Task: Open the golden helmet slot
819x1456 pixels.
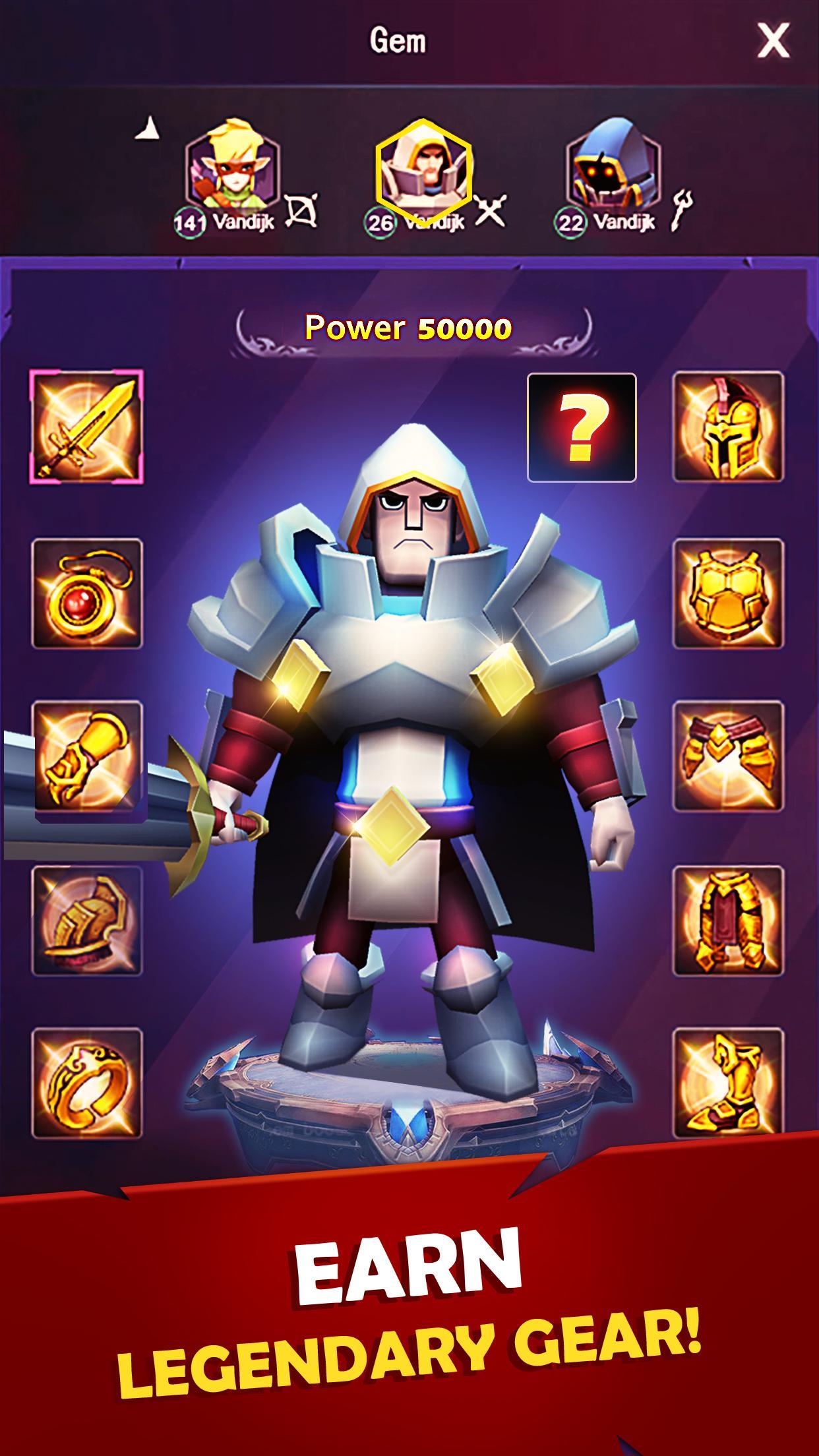Action: click(728, 427)
